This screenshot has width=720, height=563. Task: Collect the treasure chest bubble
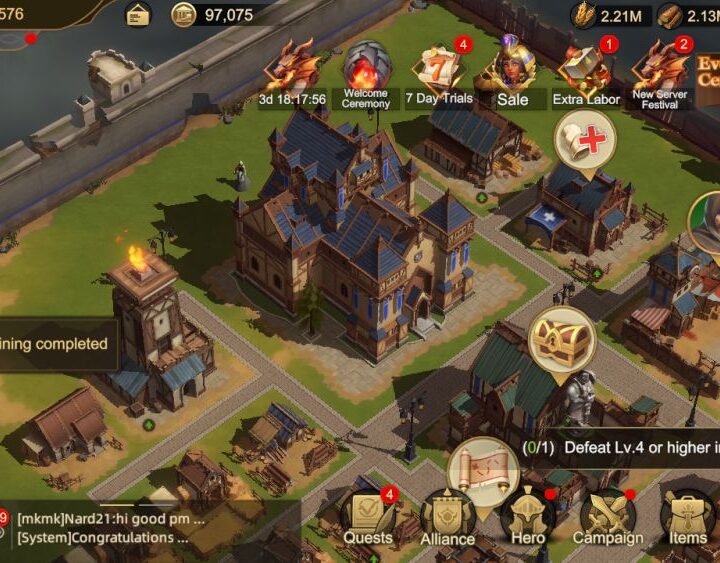pyautogui.click(x=562, y=338)
